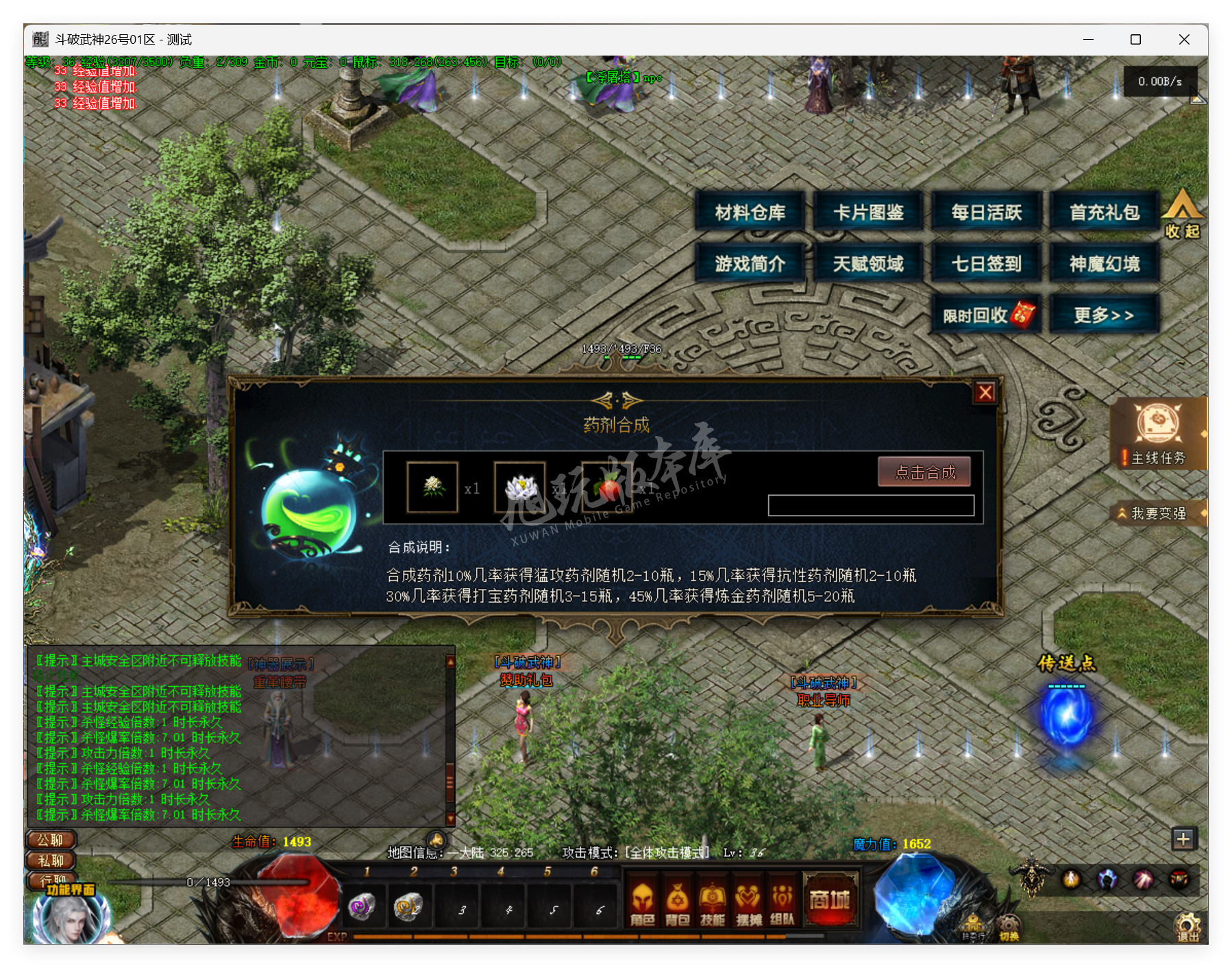1232x968 pixels.
Task: Open the 拍卖行 auction house icon
Action: [x=973, y=924]
